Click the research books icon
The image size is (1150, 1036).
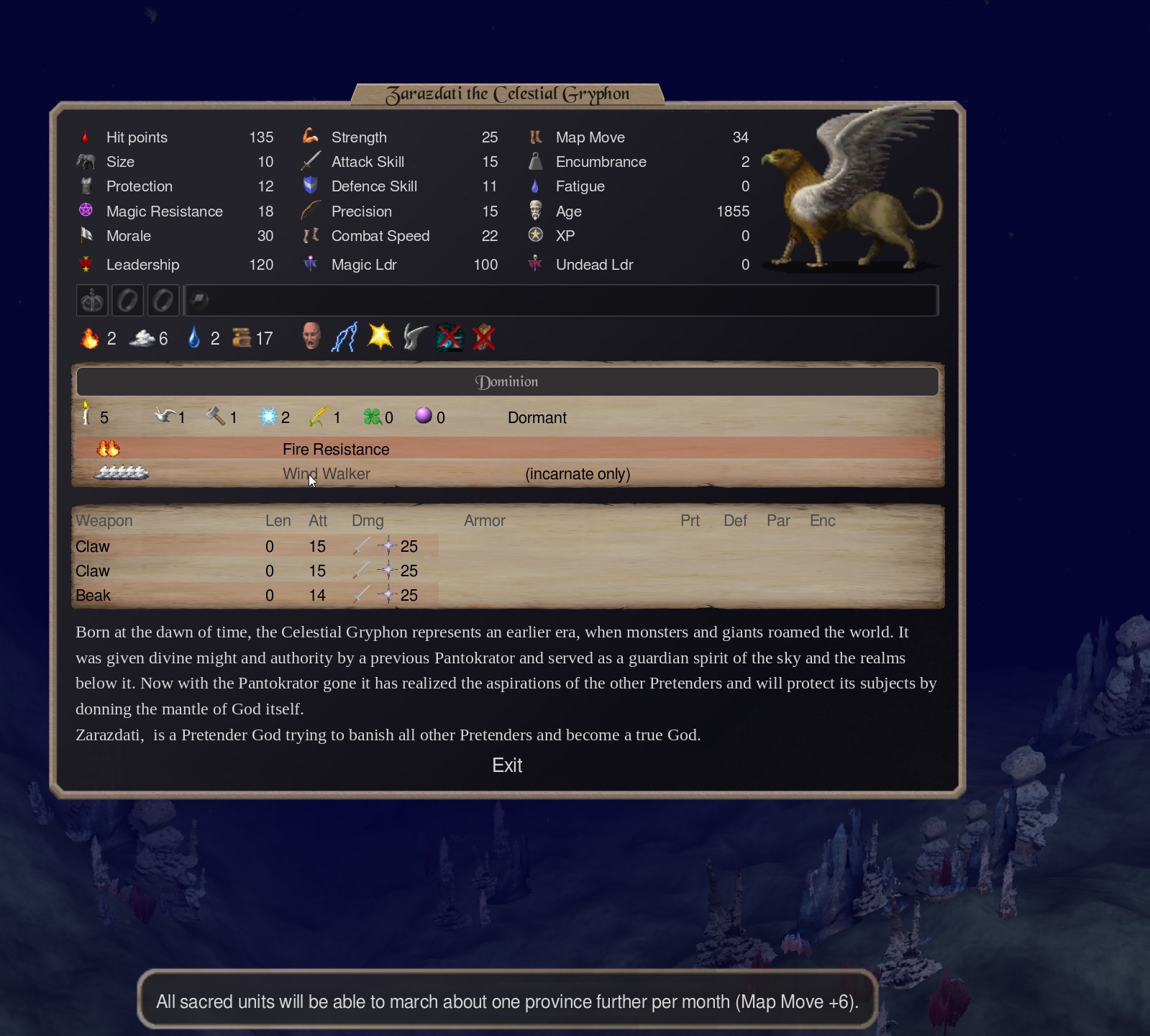pos(242,338)
